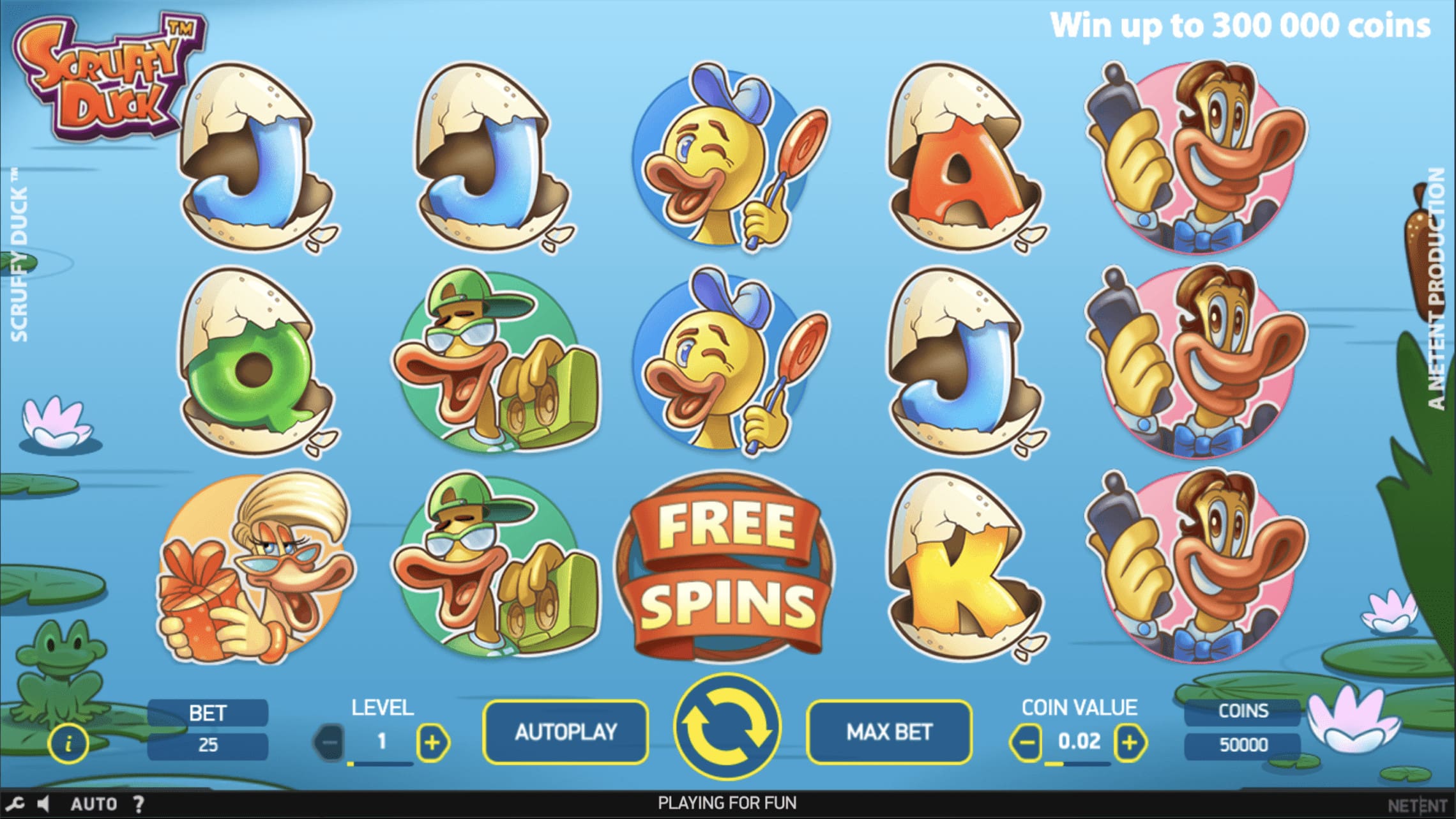This screenshot has width=1456, height=819.
Task: Open game settings via the wrench icon
Action: [16, 804]
